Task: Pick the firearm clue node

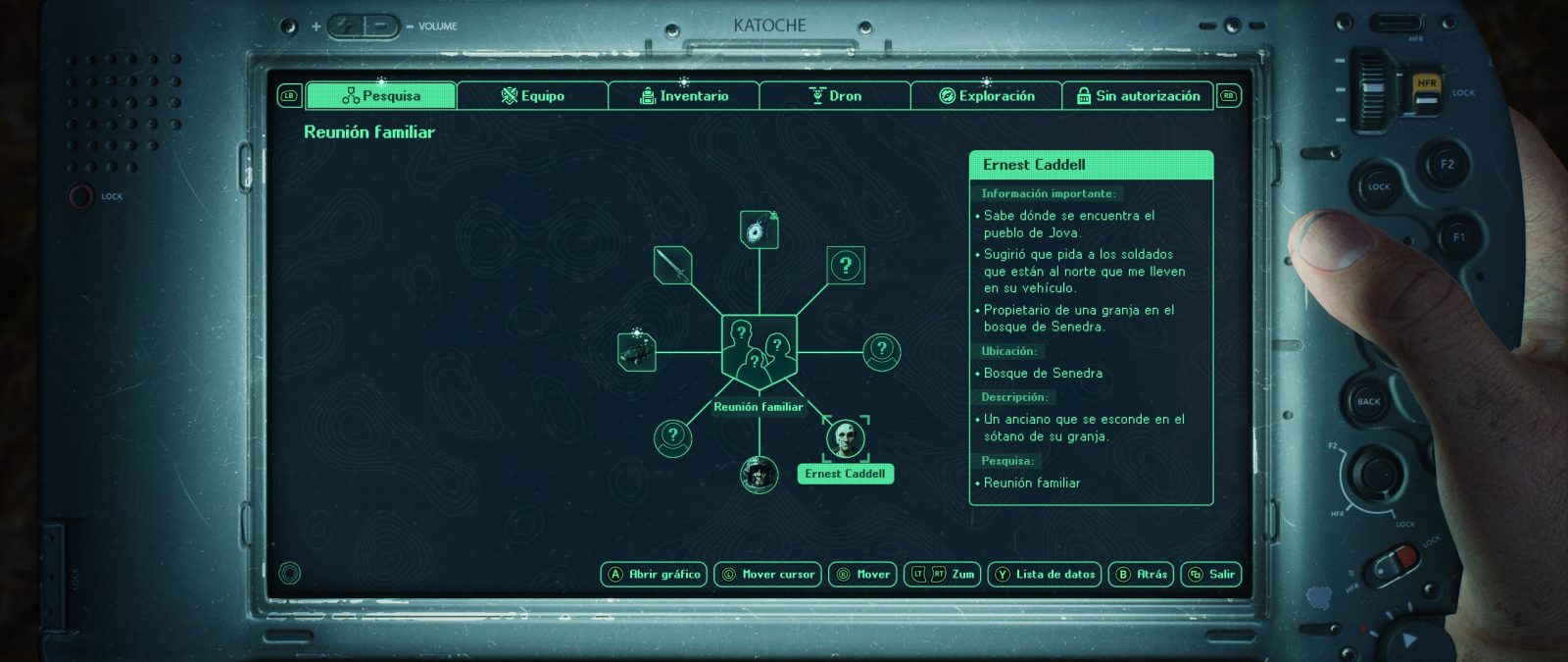Action: pyautogui.click(x=637, y=351)
